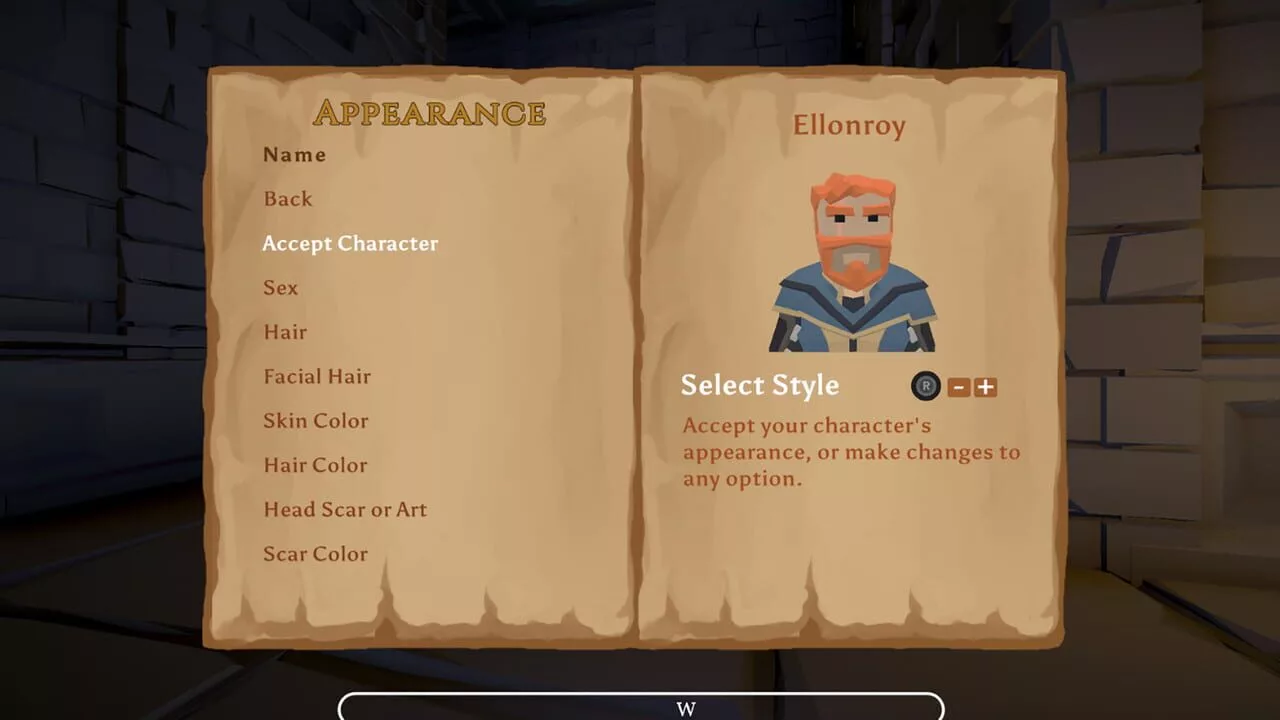Choose Accept Character to confirm
The height and width of the screenshot is (720, 1280).
coord(350,243)
